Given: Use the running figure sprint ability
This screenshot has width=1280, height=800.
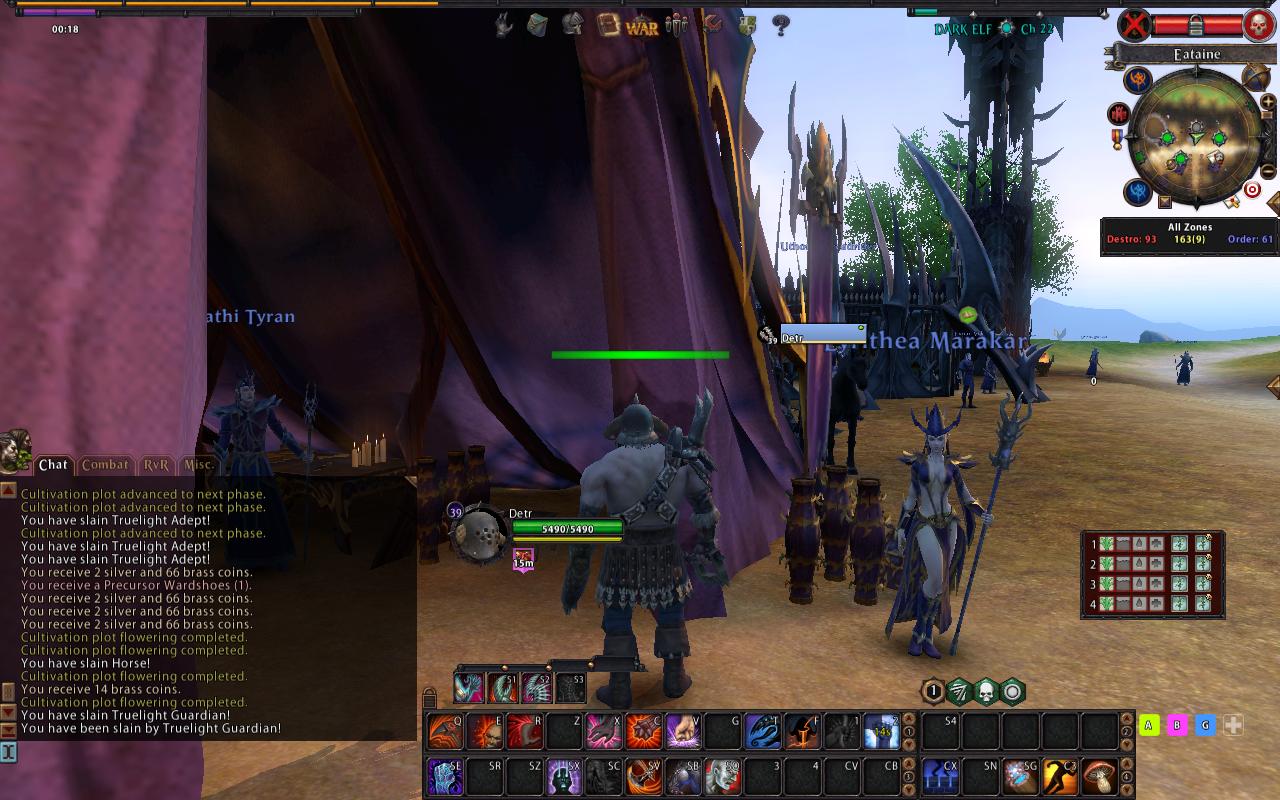Looking at the screenshot, I should (1060, 776).
